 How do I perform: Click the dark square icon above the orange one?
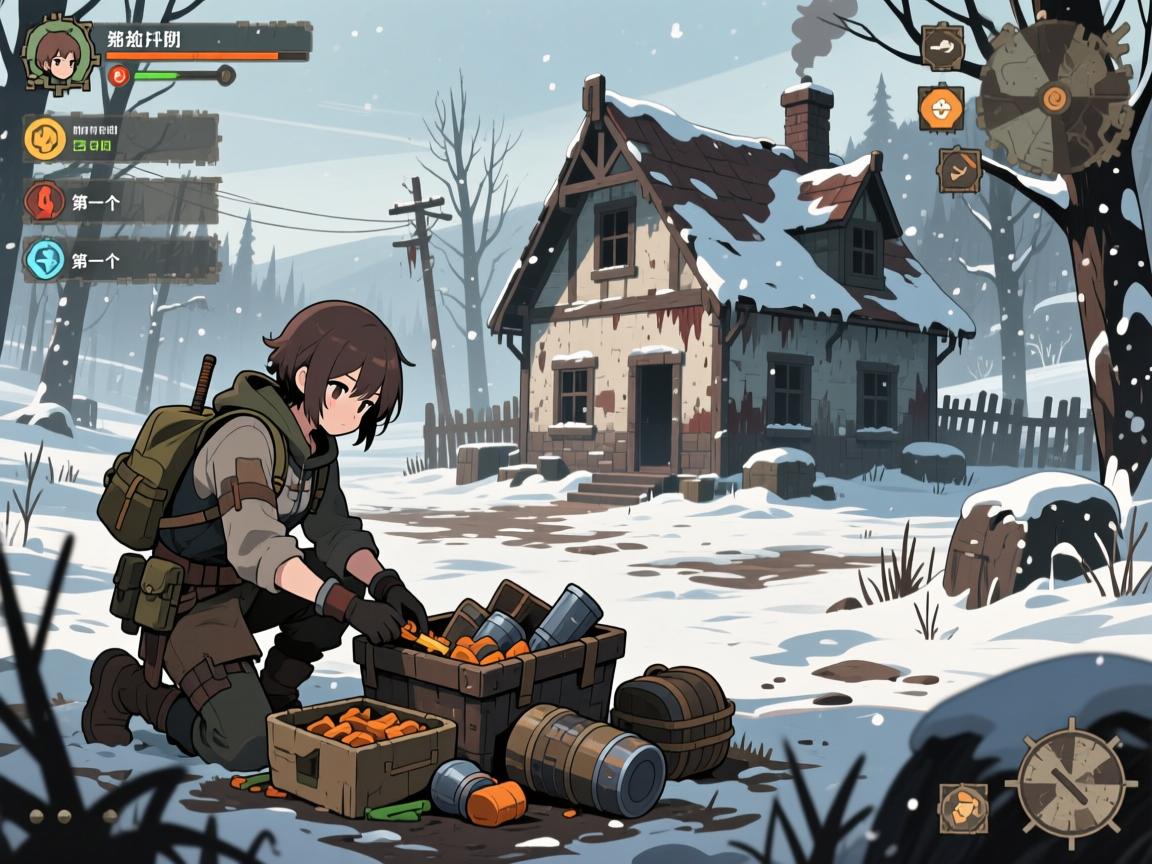pyautogui.click(x=941, y=46)
